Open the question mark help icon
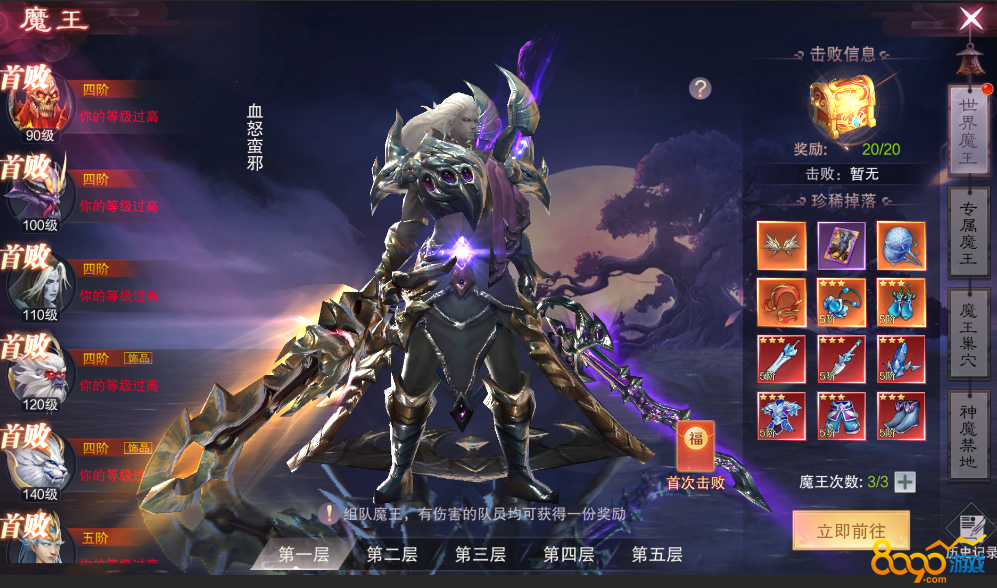 pyautogui.click(x=700, y=88)
